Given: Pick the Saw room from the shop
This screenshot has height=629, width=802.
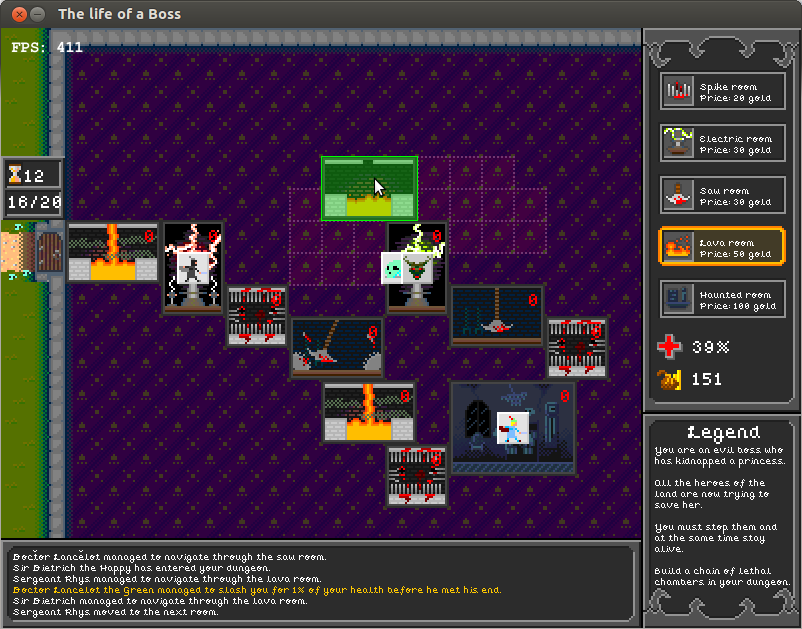Looking at the screenshot, I should click(722, 195).
